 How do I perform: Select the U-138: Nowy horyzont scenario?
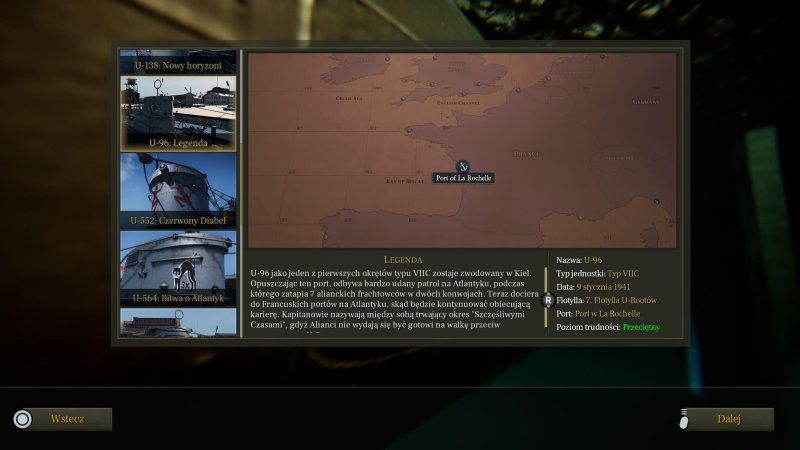click(178, 62)
